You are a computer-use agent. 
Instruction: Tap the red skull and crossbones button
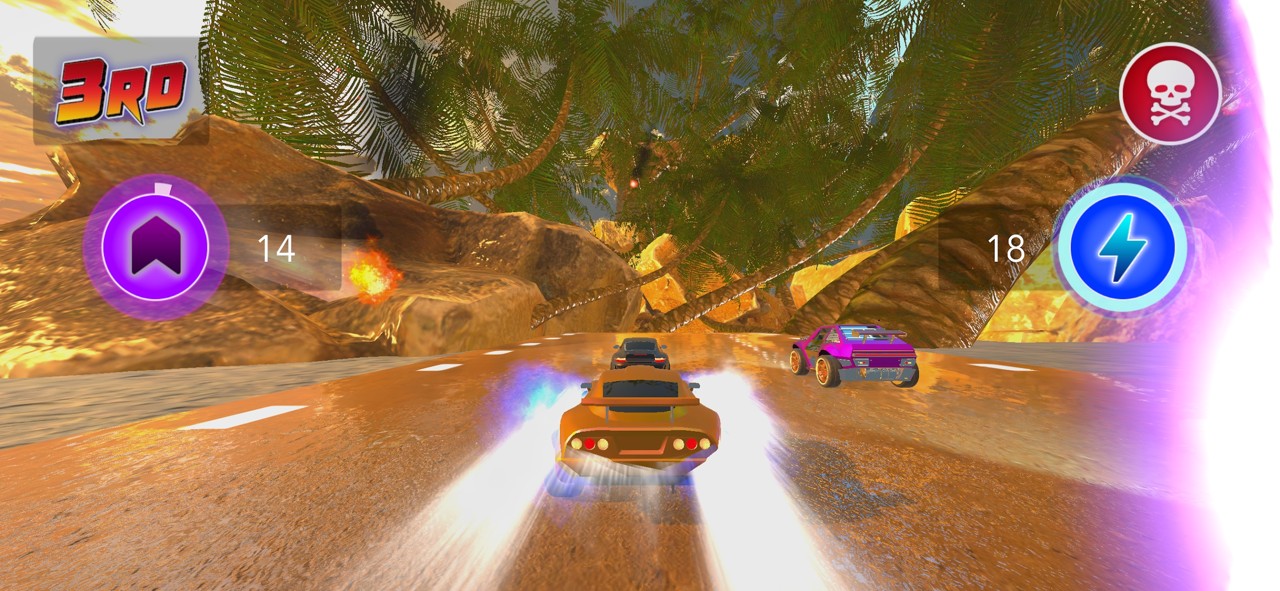(x=1170, y=94)
